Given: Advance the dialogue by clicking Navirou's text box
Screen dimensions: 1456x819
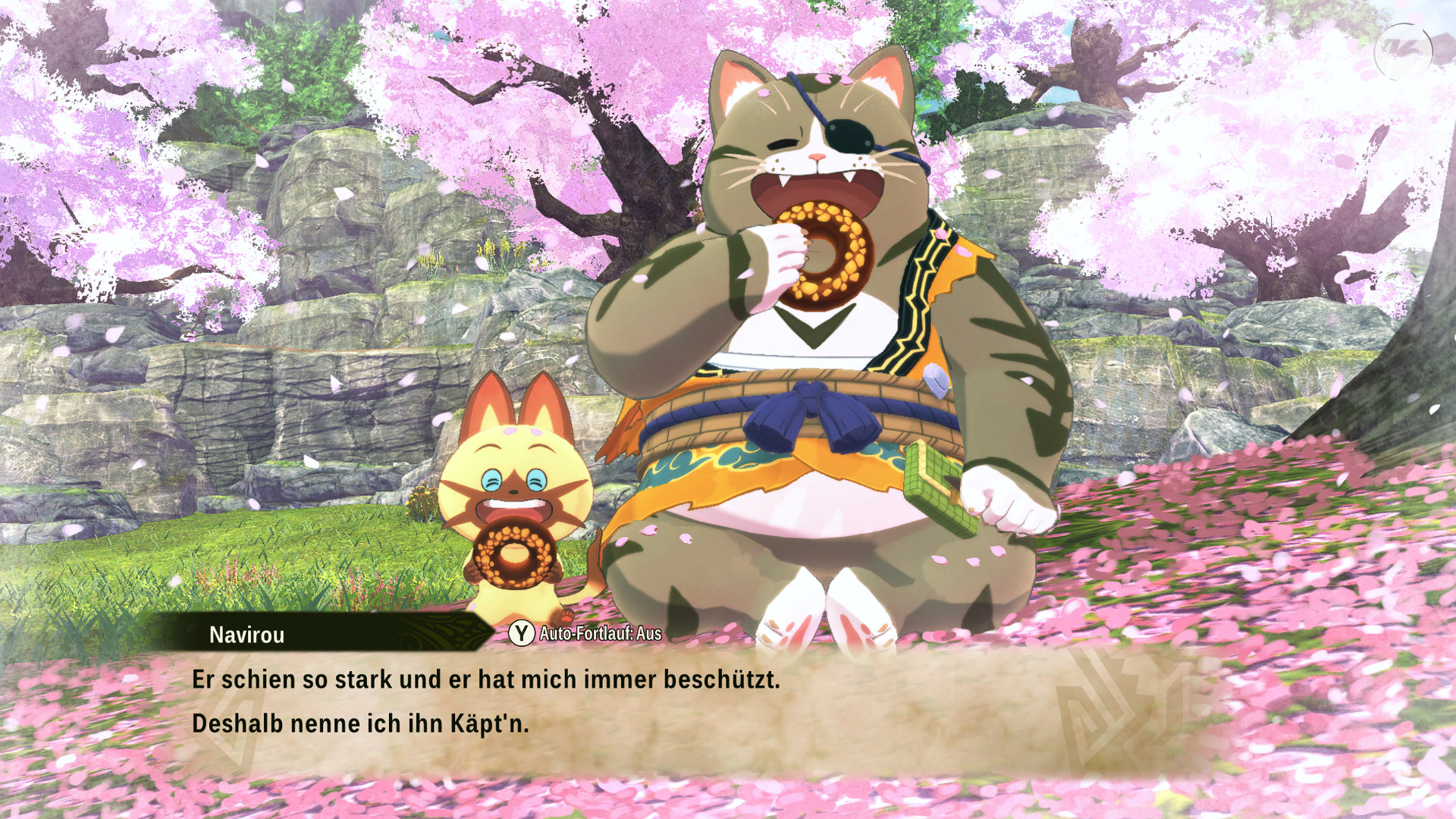Looking at the screenshot, I should [607, 705].
